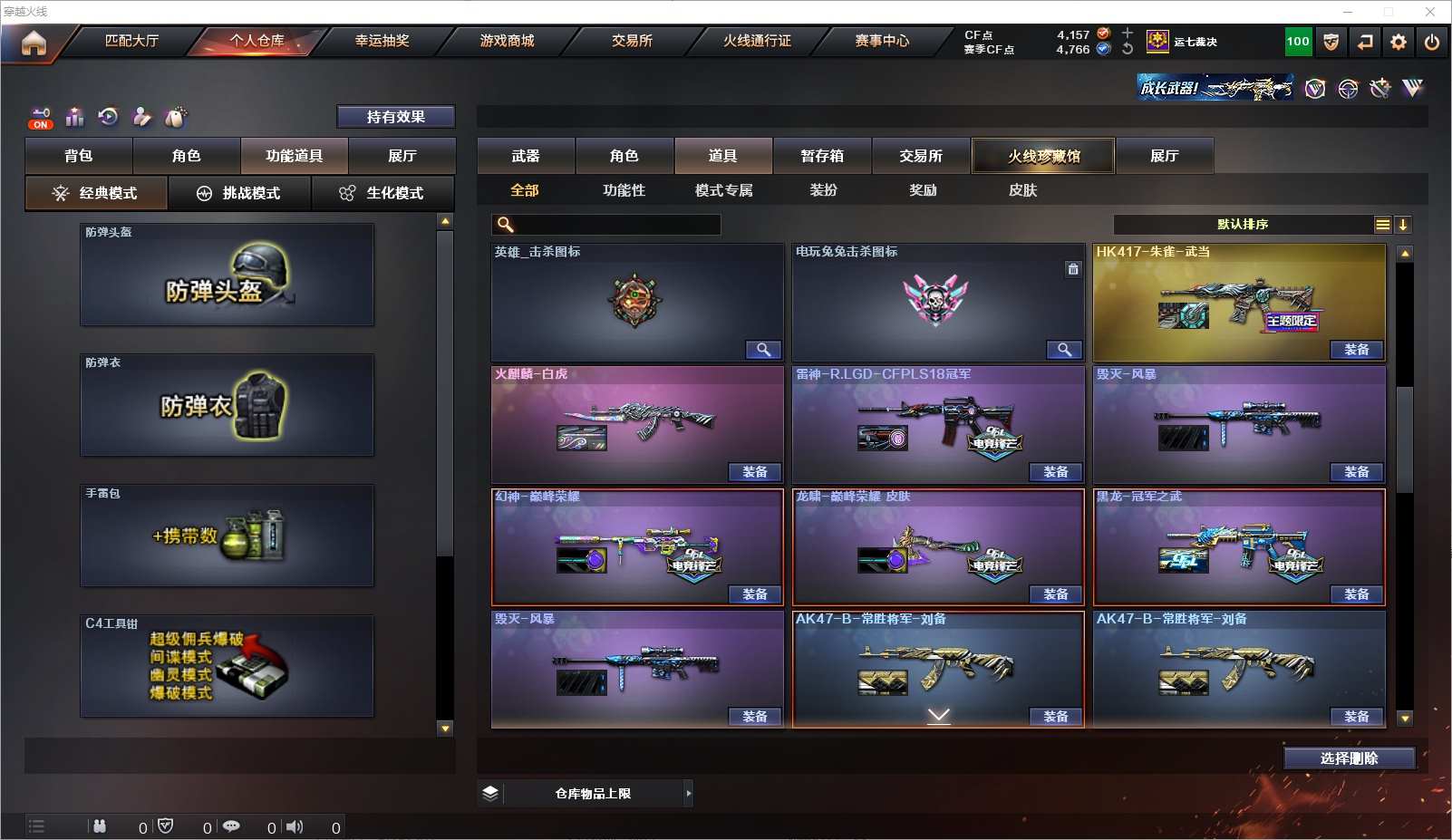Show the 皮肤 skin filter
Screen dimensions: 1452x840
point(1022,190)
